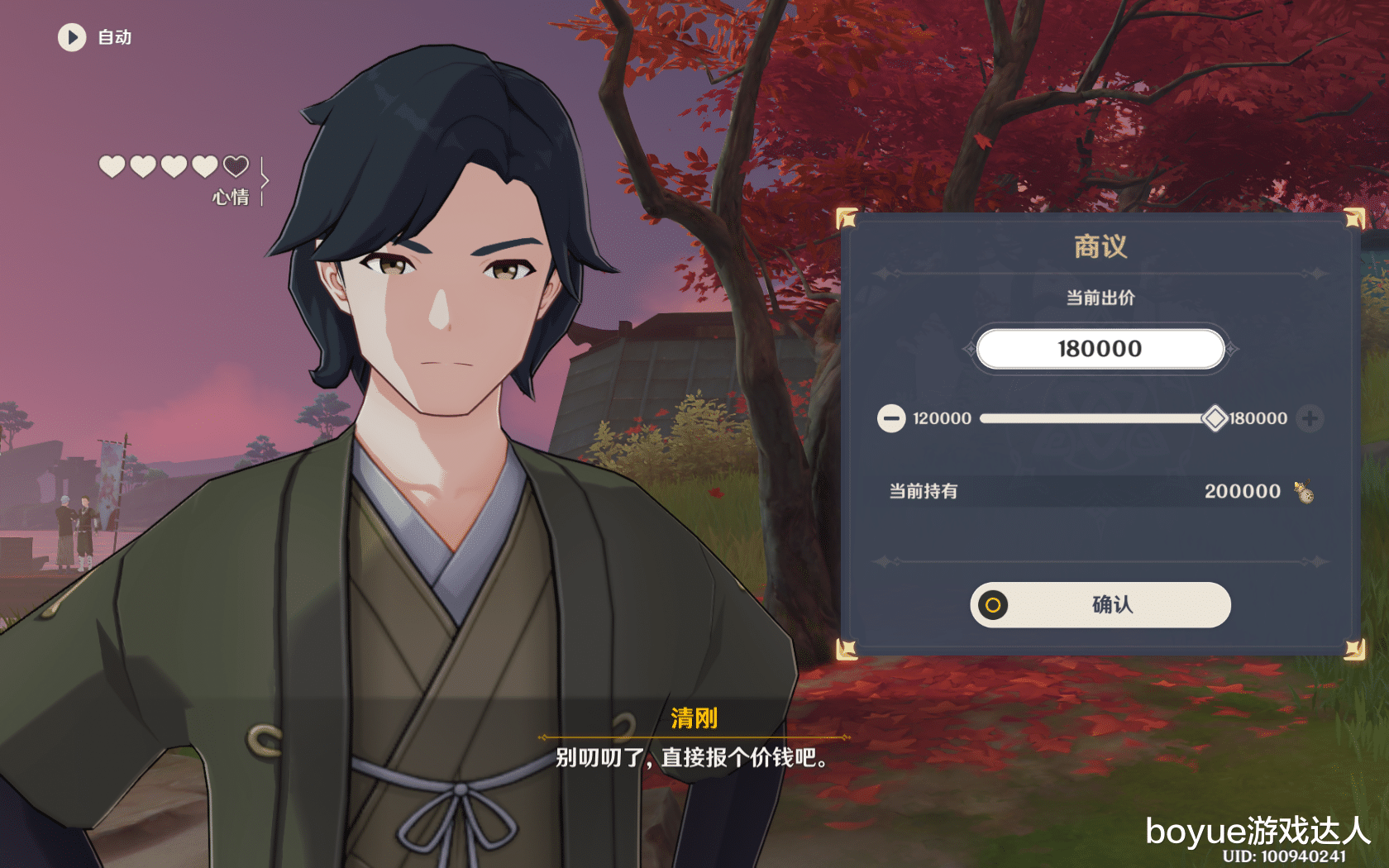Click the 180000 bid amount input field

coord(1100,348)
